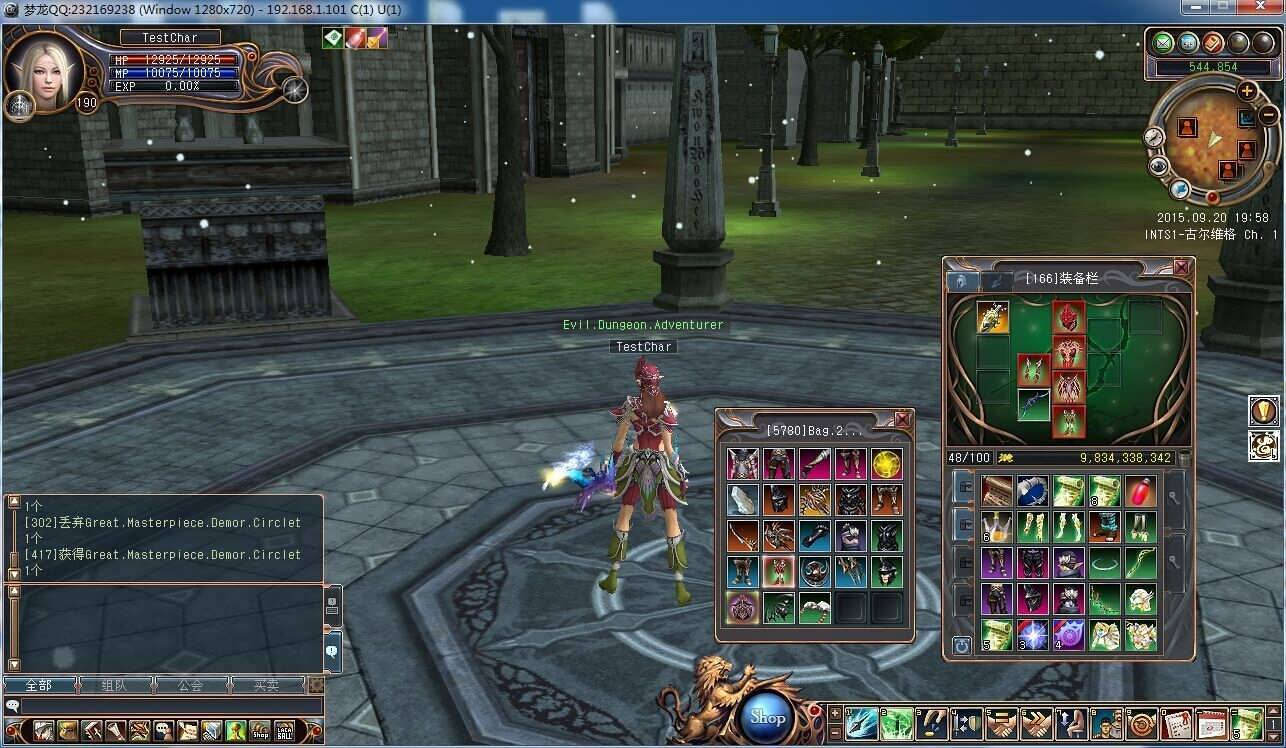Viewport: 1286px width, 748px height.
Task: Open the Shop icon in bottom-left toolbar
Action: pos(260,730)
